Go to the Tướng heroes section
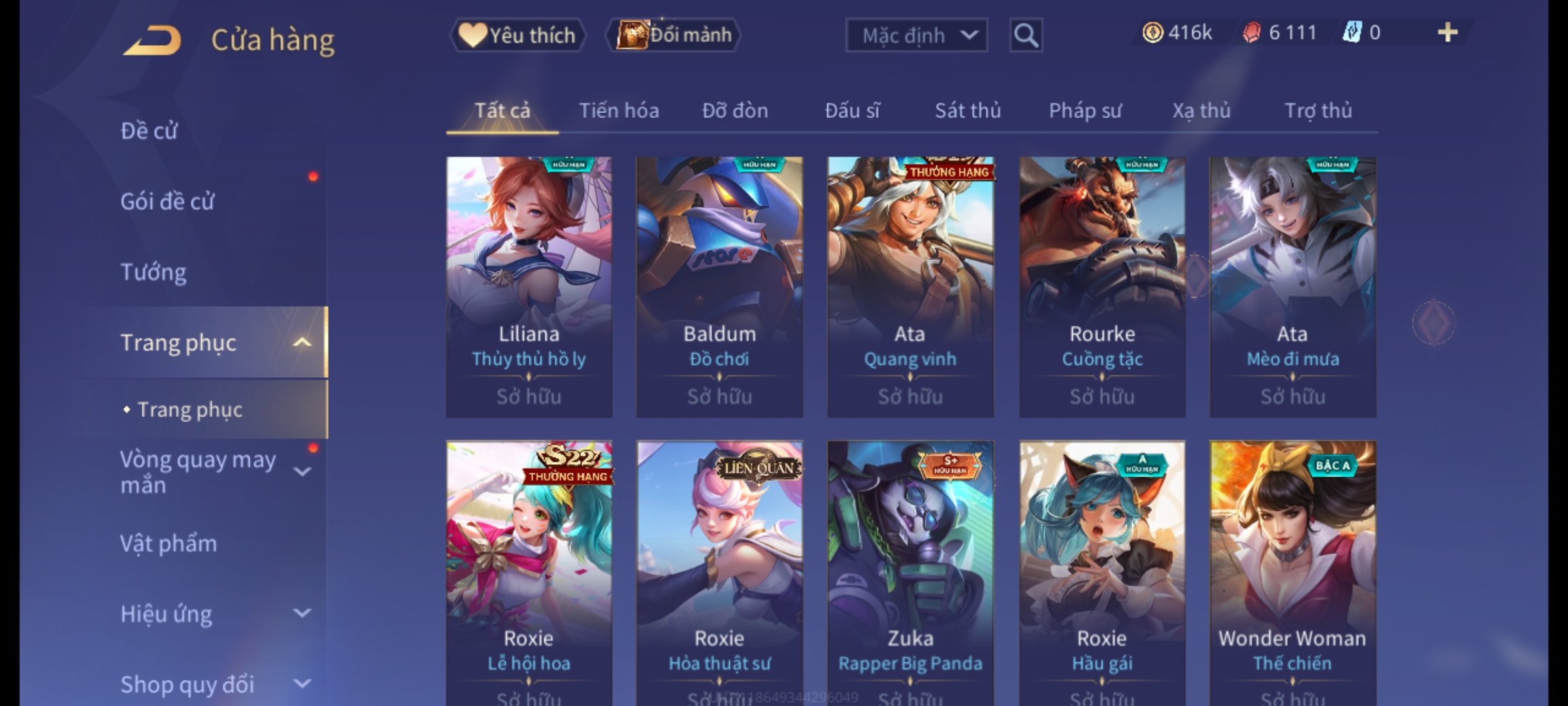Viewport: 1568px width, 706px height. [154, 272]
